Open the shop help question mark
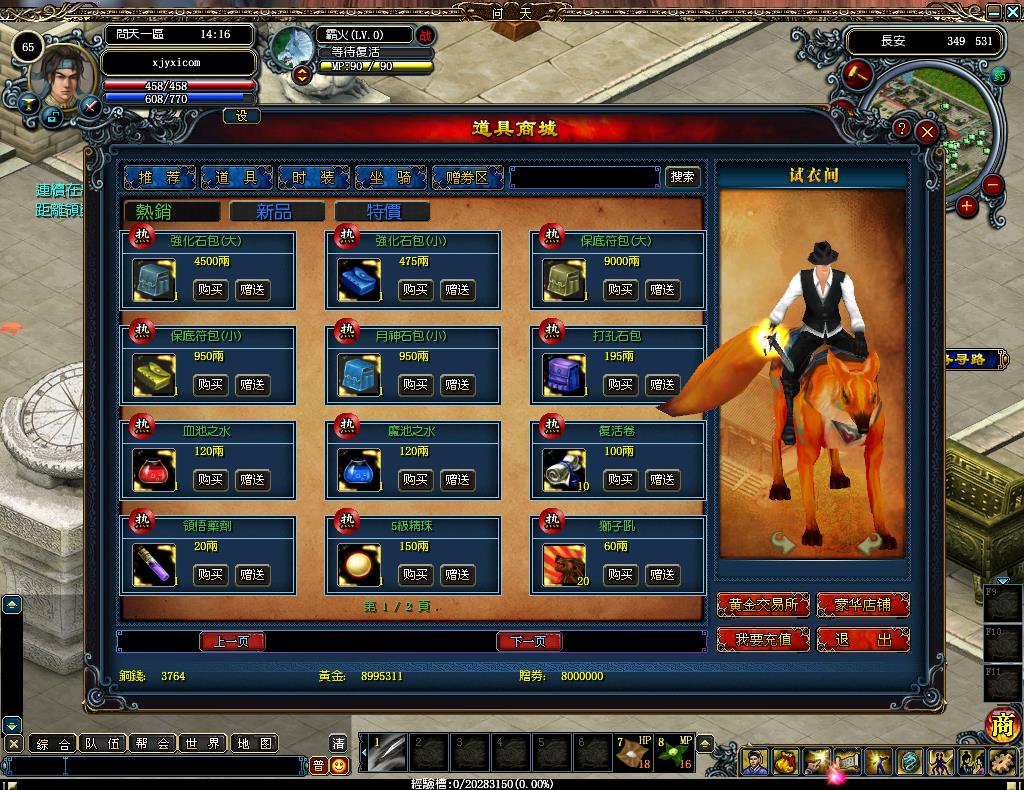 901,129
